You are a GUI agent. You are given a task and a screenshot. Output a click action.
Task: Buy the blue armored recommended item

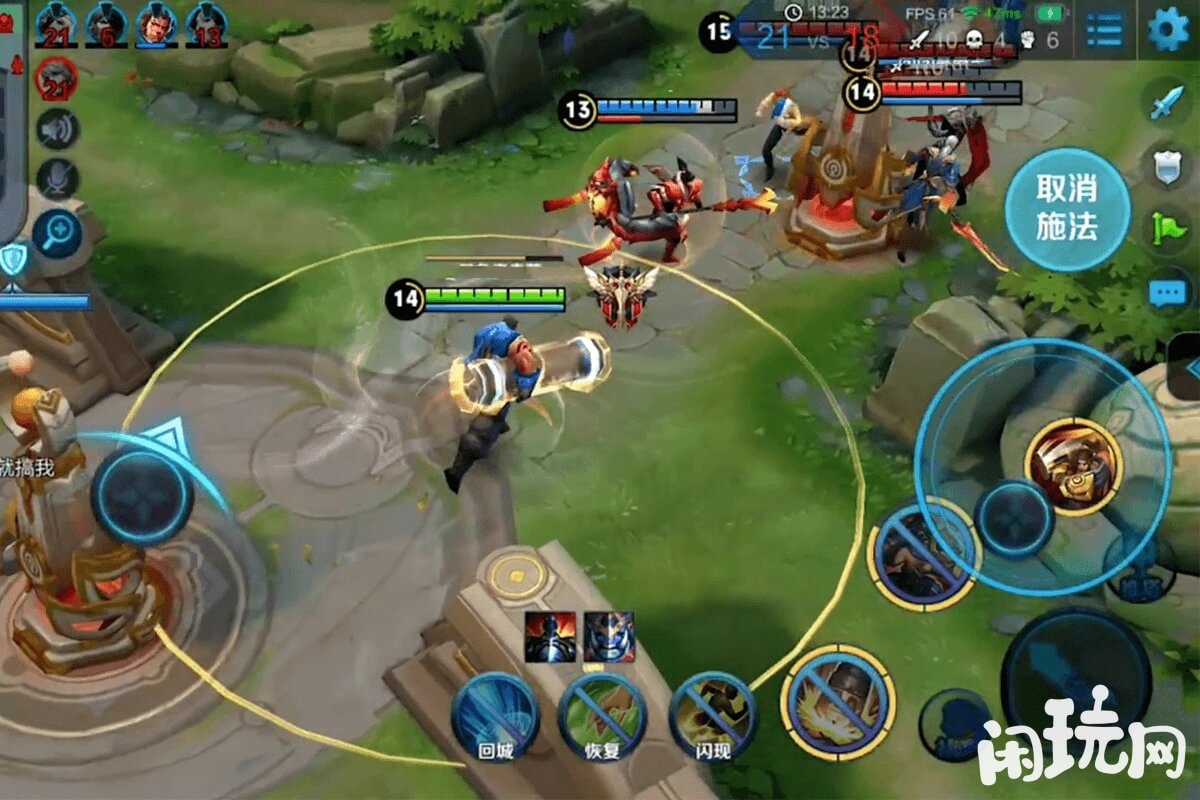coord(609,637)
